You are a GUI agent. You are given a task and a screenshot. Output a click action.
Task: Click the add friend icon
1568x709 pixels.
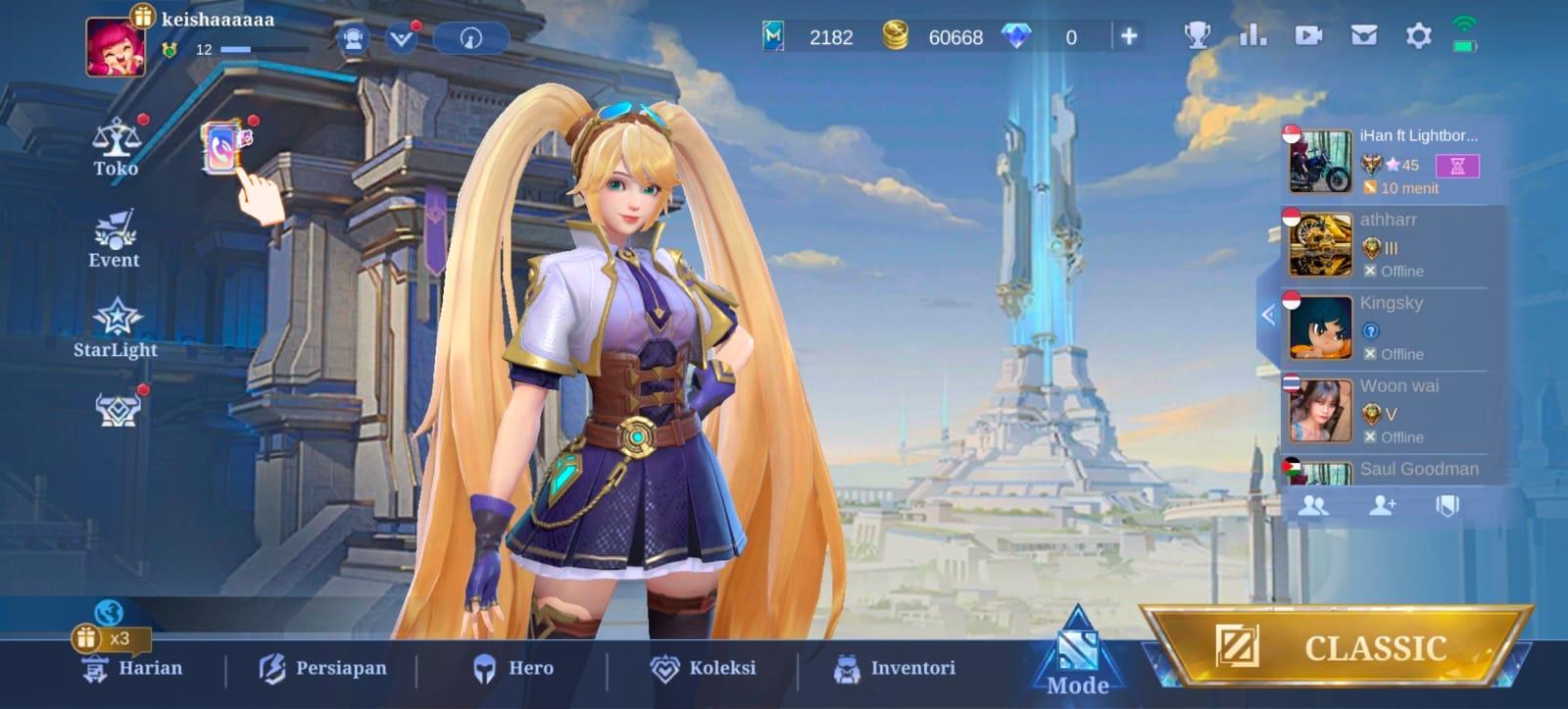point(1383,505)
